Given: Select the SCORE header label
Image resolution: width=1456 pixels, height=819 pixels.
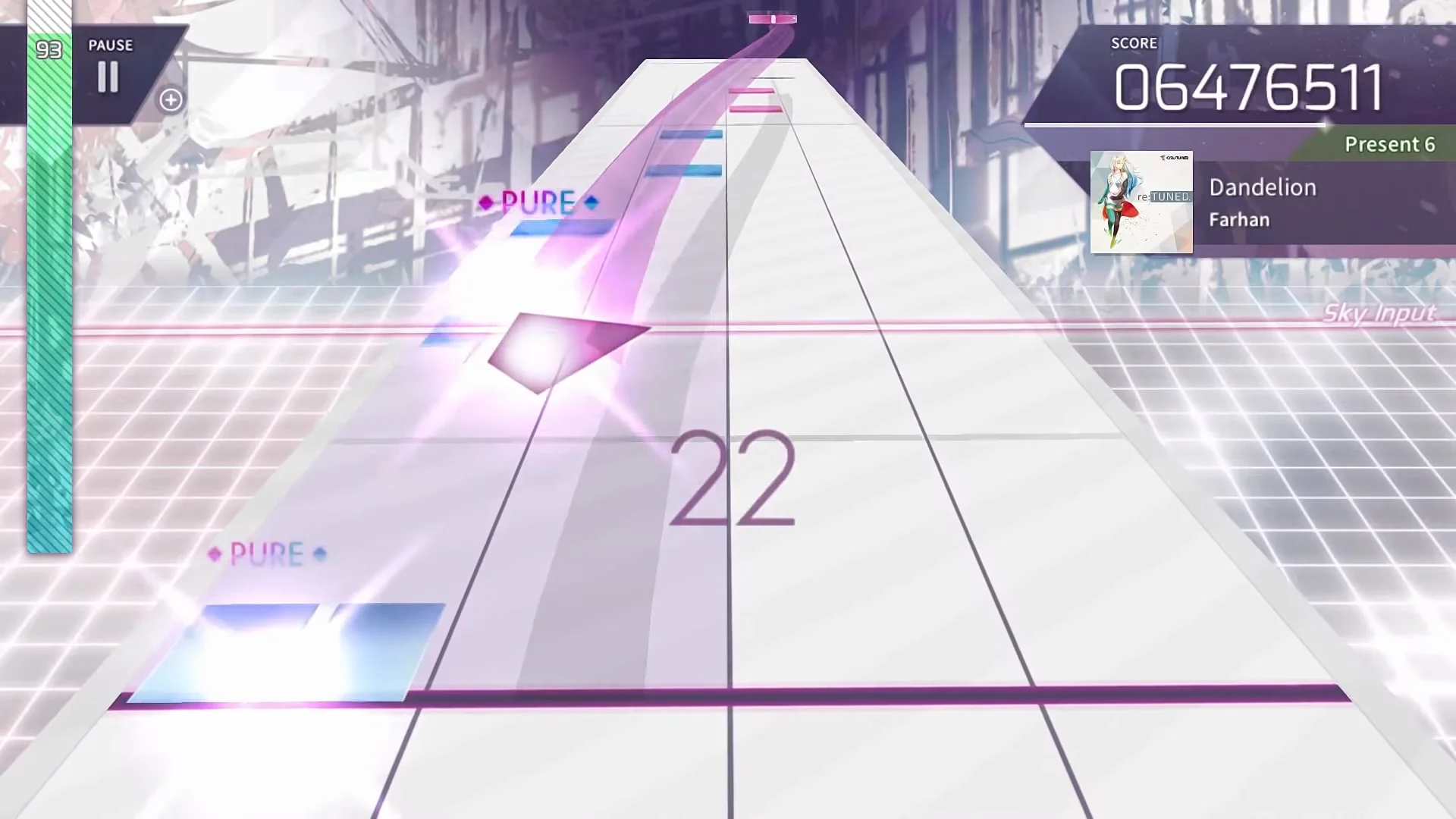Looking at the screenshot, I should pos(1133,43).
